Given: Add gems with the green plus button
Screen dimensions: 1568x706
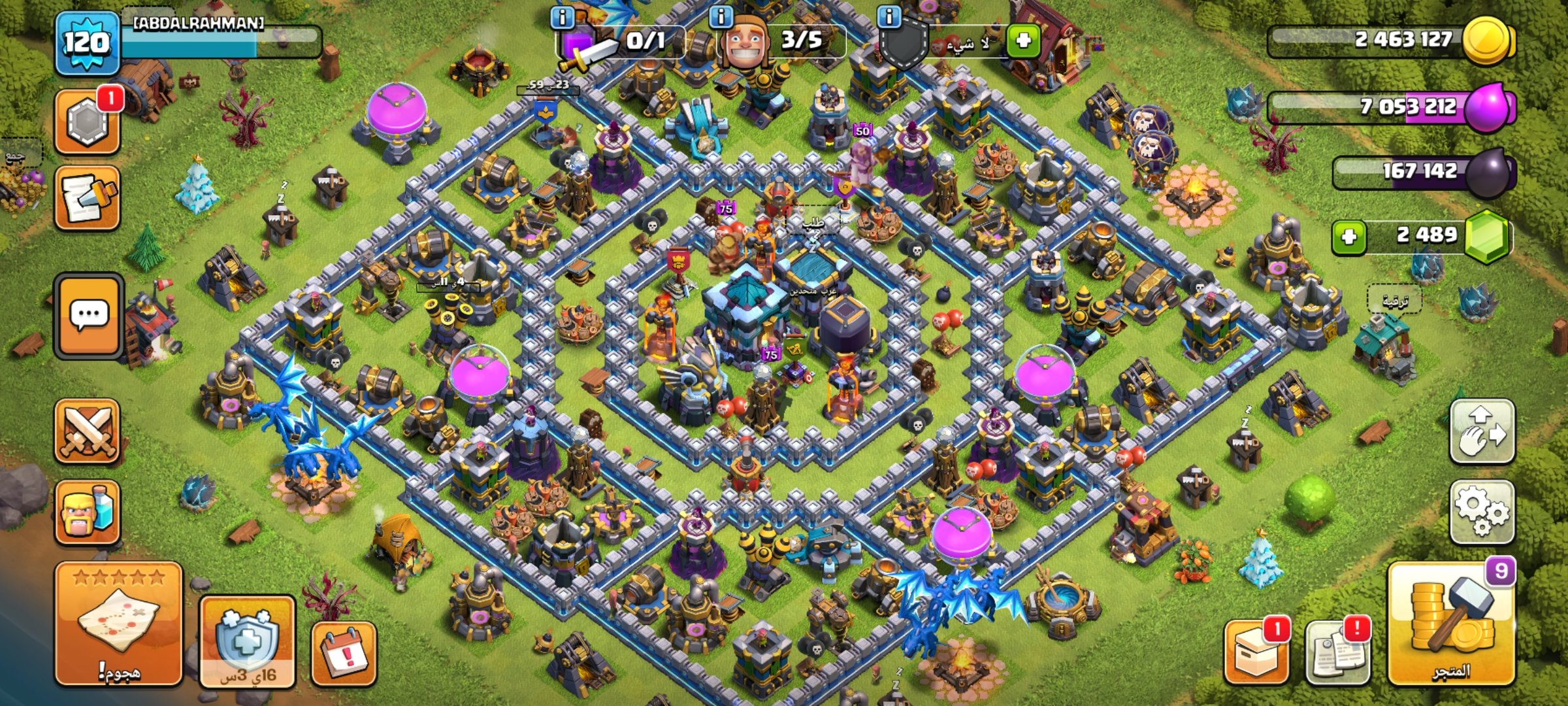Looking at the screenshot, I should 1349,237.
